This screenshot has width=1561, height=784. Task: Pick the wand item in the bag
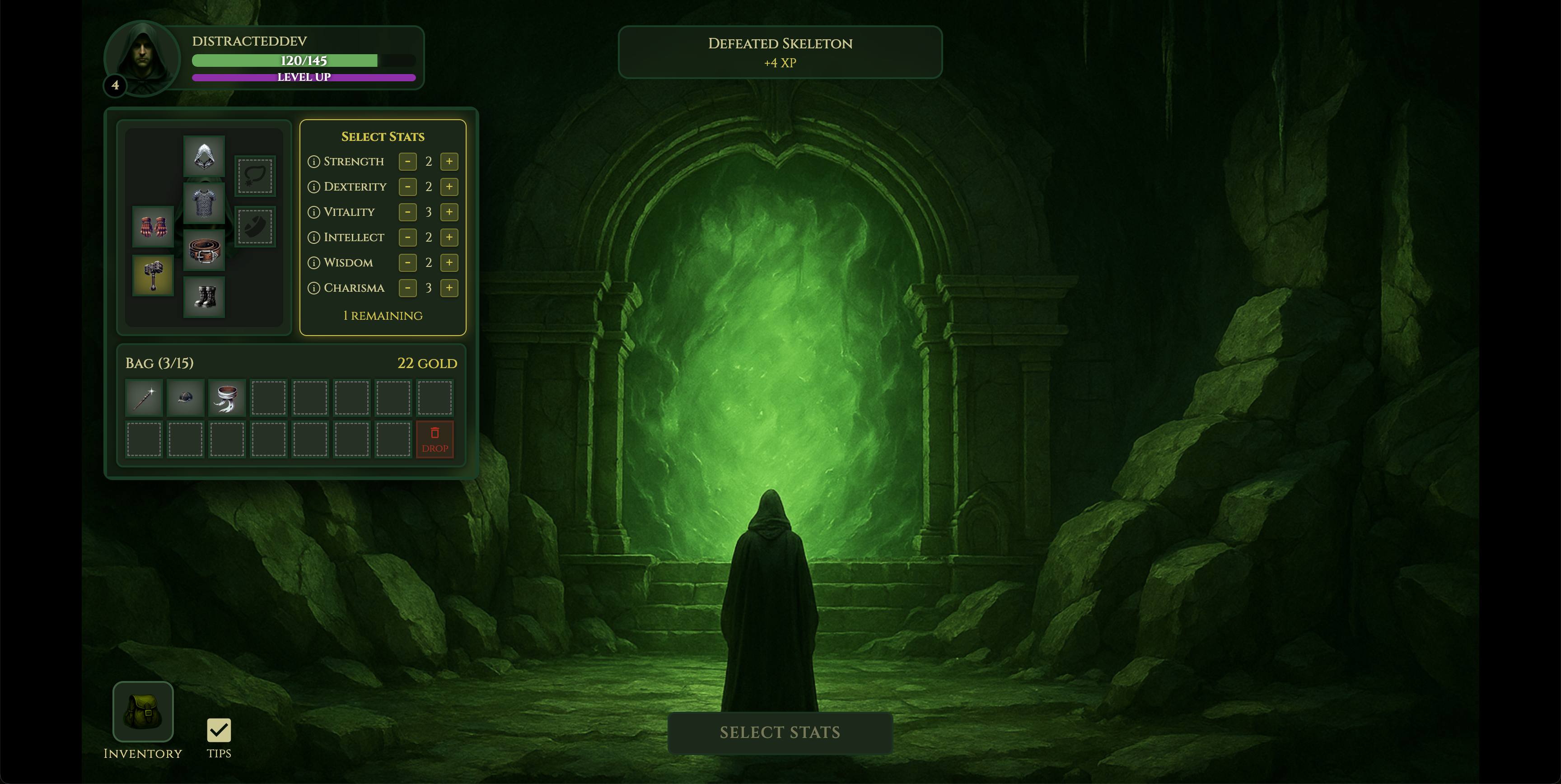coord(144,398)
